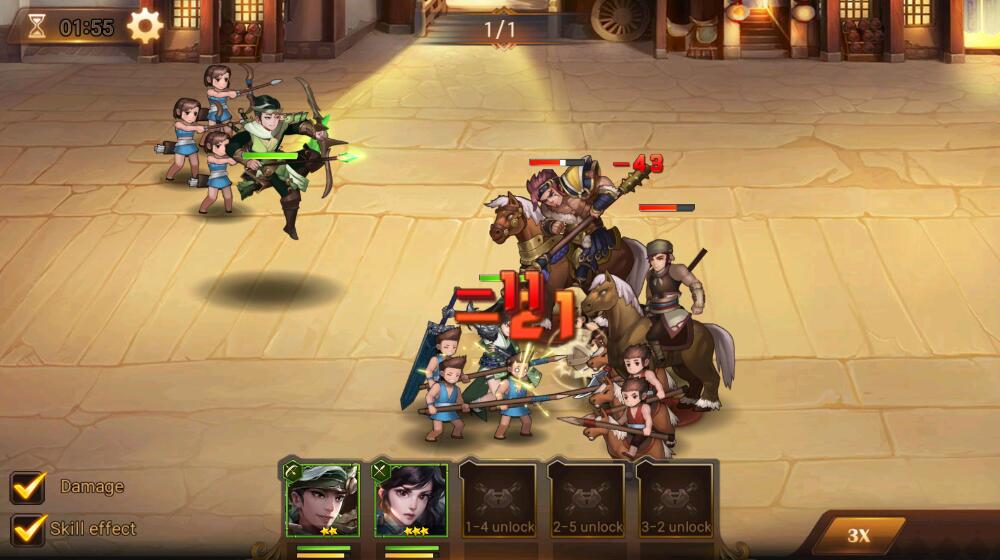
Task: Click the locked 3-2 unlock slot
Action: [x=675, y=500]
